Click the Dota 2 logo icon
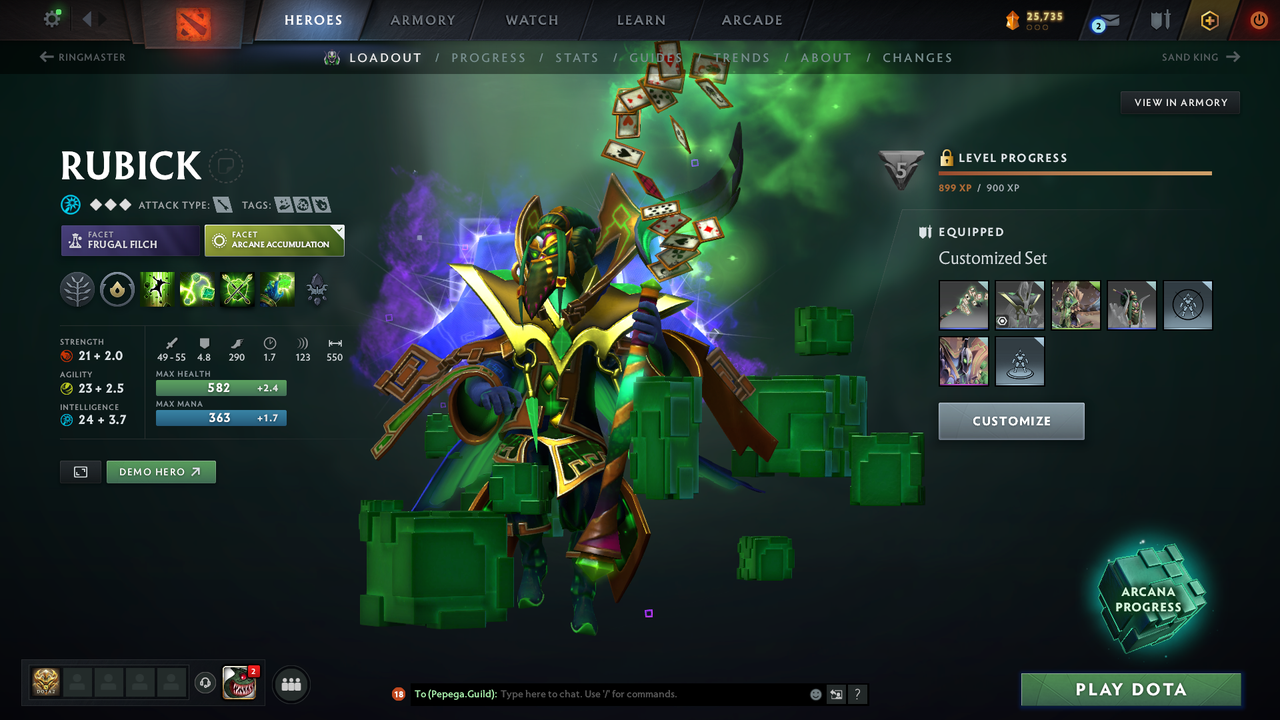The height and width of the screenshot is (720, 1280). (x=196, y=20)
